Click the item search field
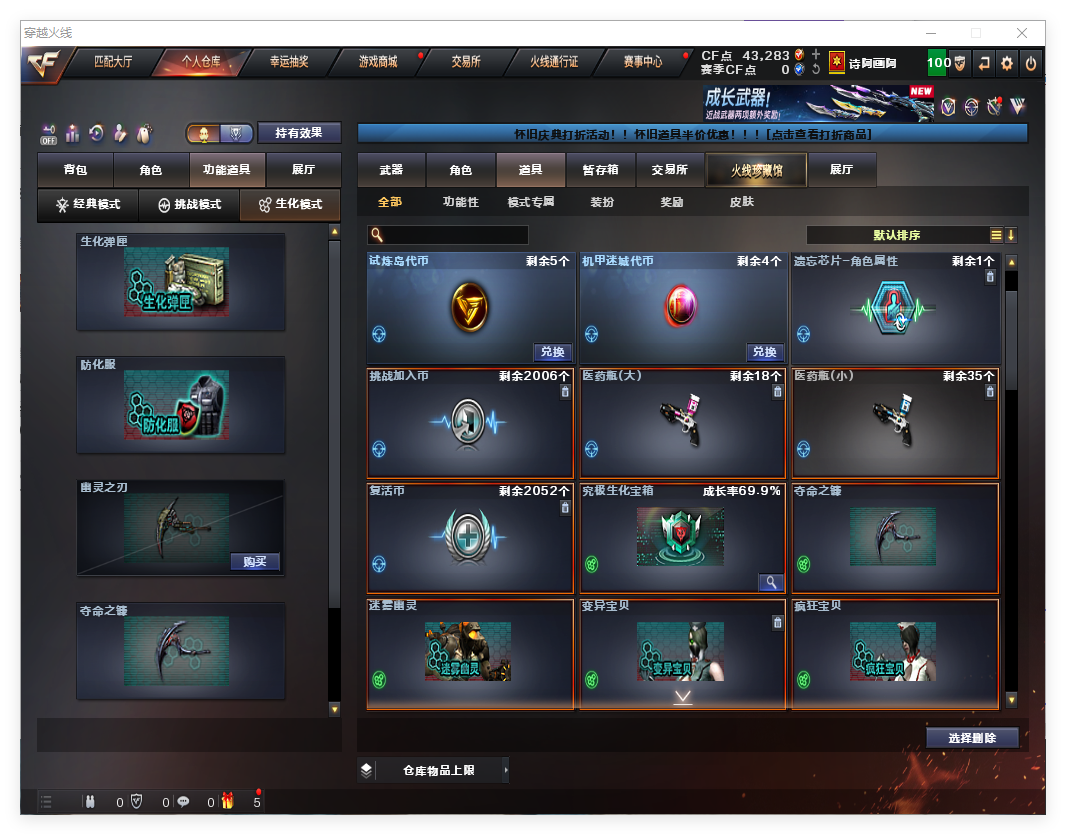 (456, 235)
